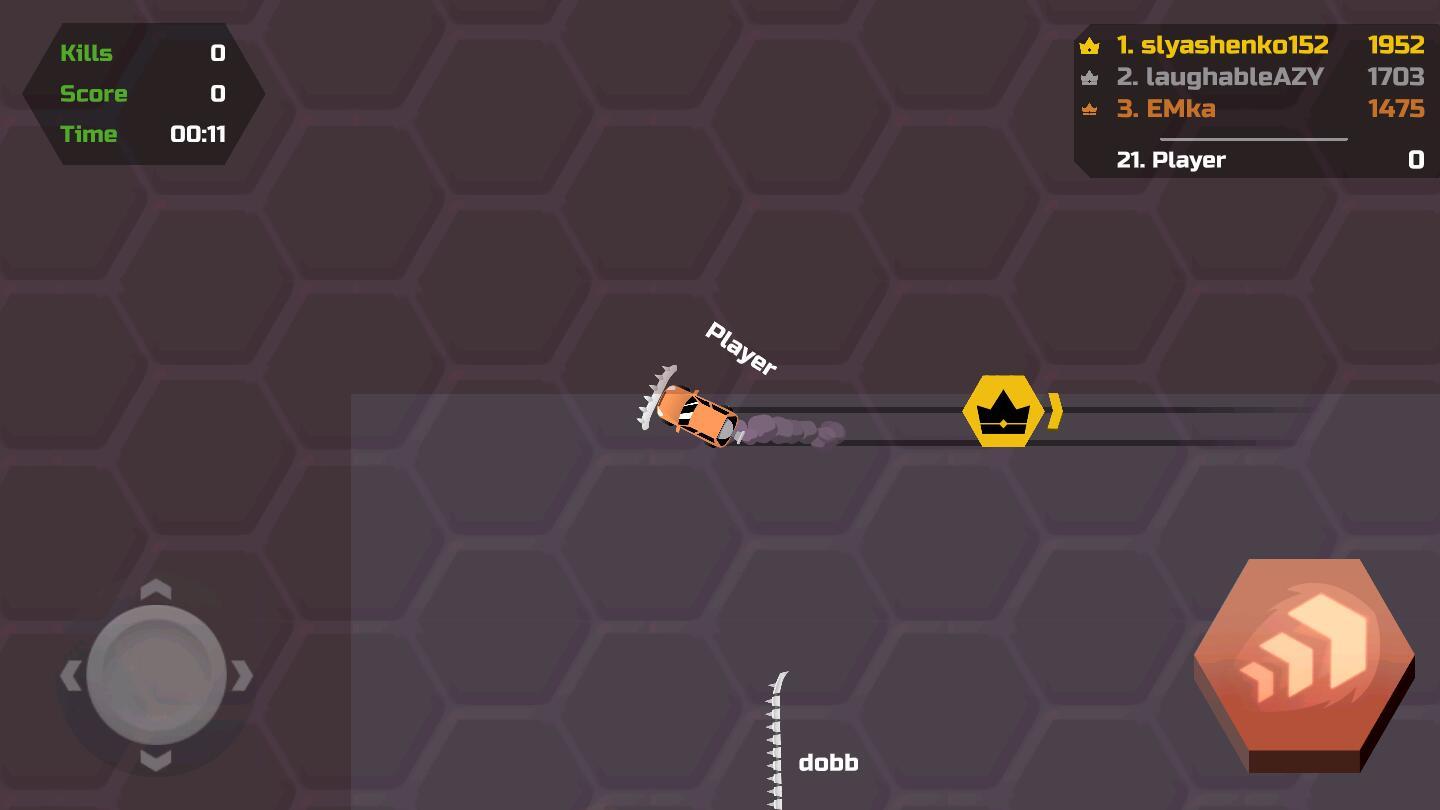This screenshot has height=810, width=1440.
Task: Tap the silver crown icon beside laughableAZY
Action: tap(1089, 77)
